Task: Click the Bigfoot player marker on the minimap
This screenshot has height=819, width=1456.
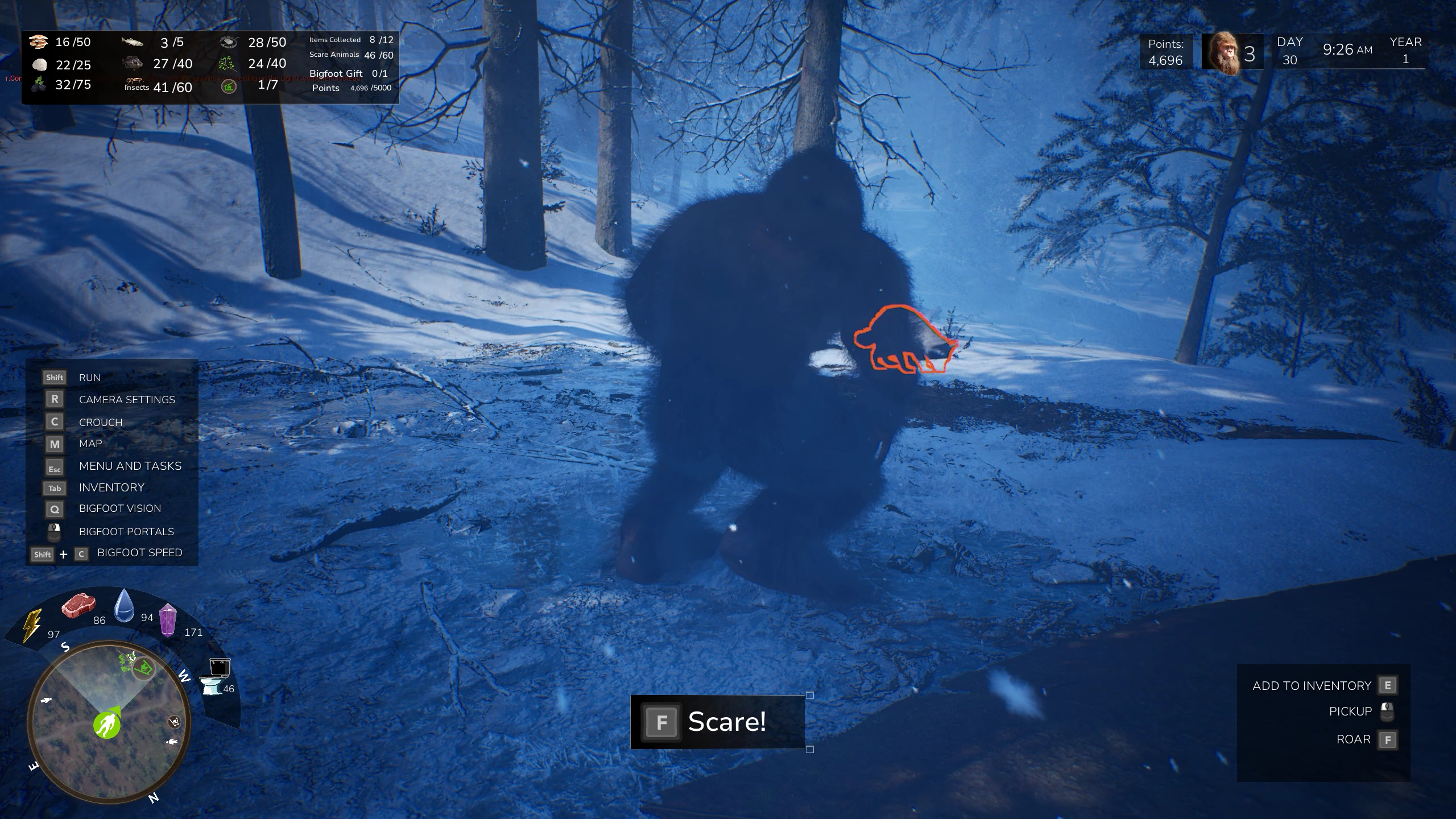Action: point(108,724)
